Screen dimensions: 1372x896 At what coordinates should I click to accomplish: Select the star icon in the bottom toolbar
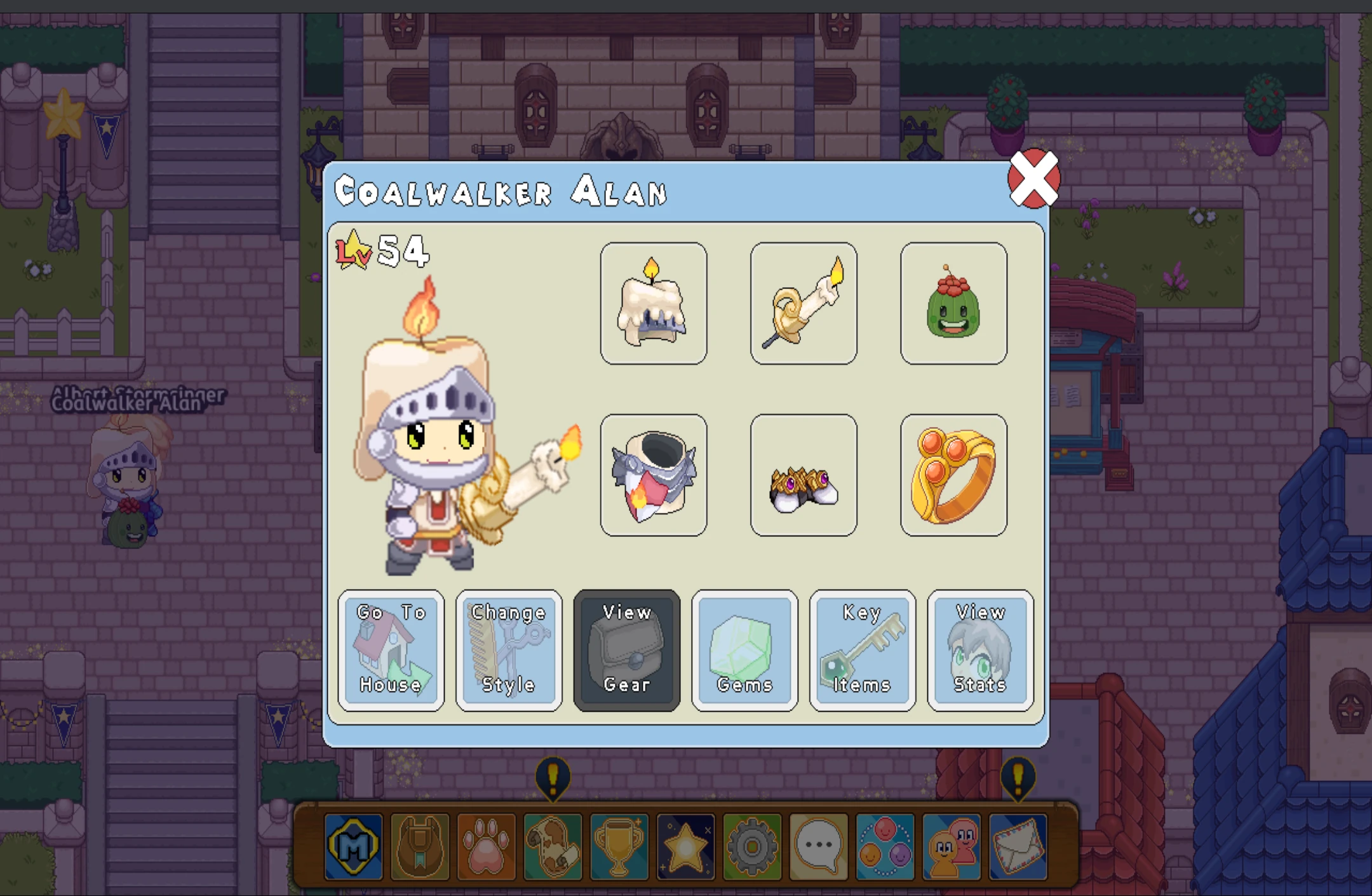pyautogui.click(x=685, y=847)
